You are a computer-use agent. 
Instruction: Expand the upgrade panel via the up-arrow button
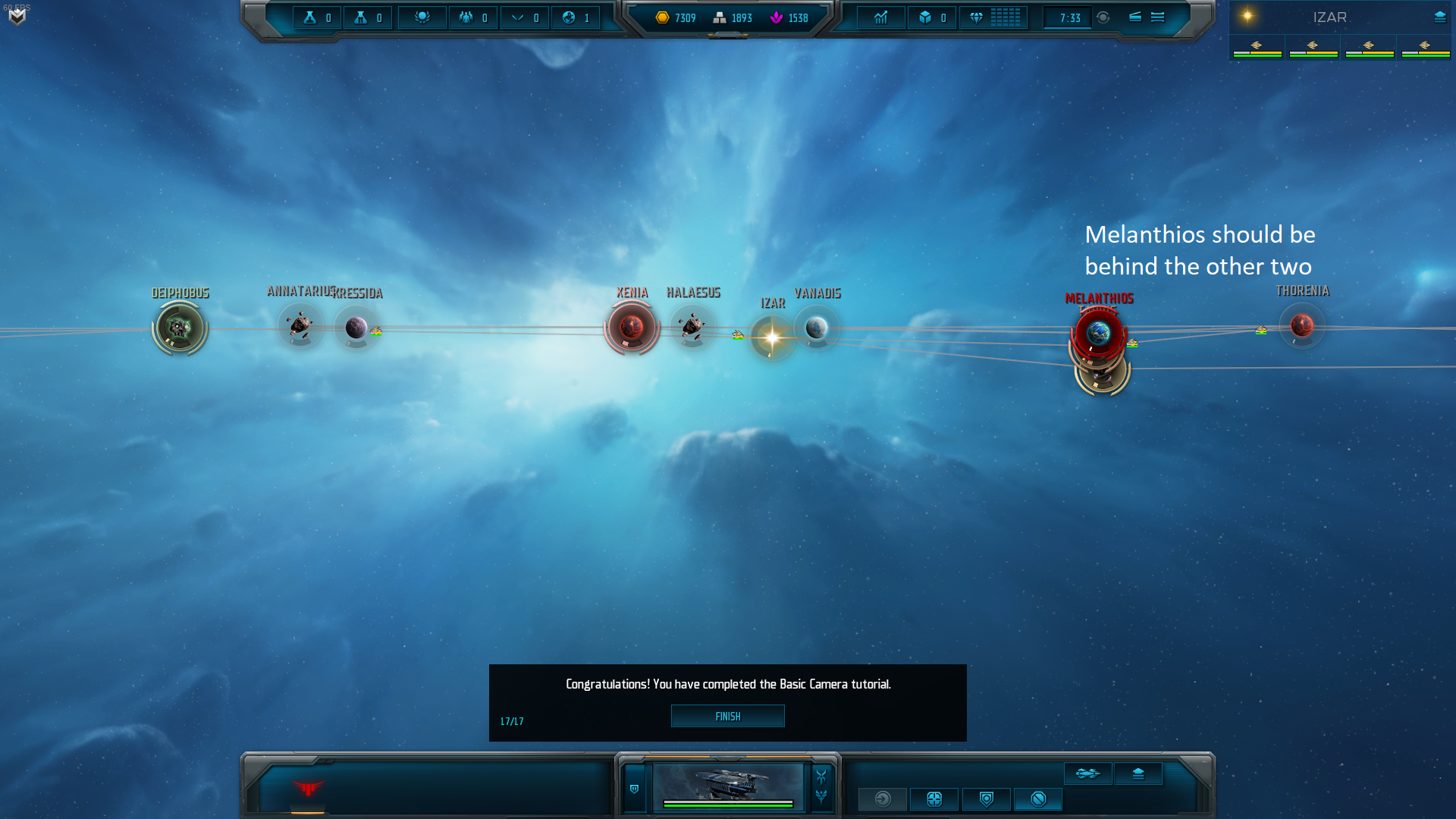[1138, 773]
